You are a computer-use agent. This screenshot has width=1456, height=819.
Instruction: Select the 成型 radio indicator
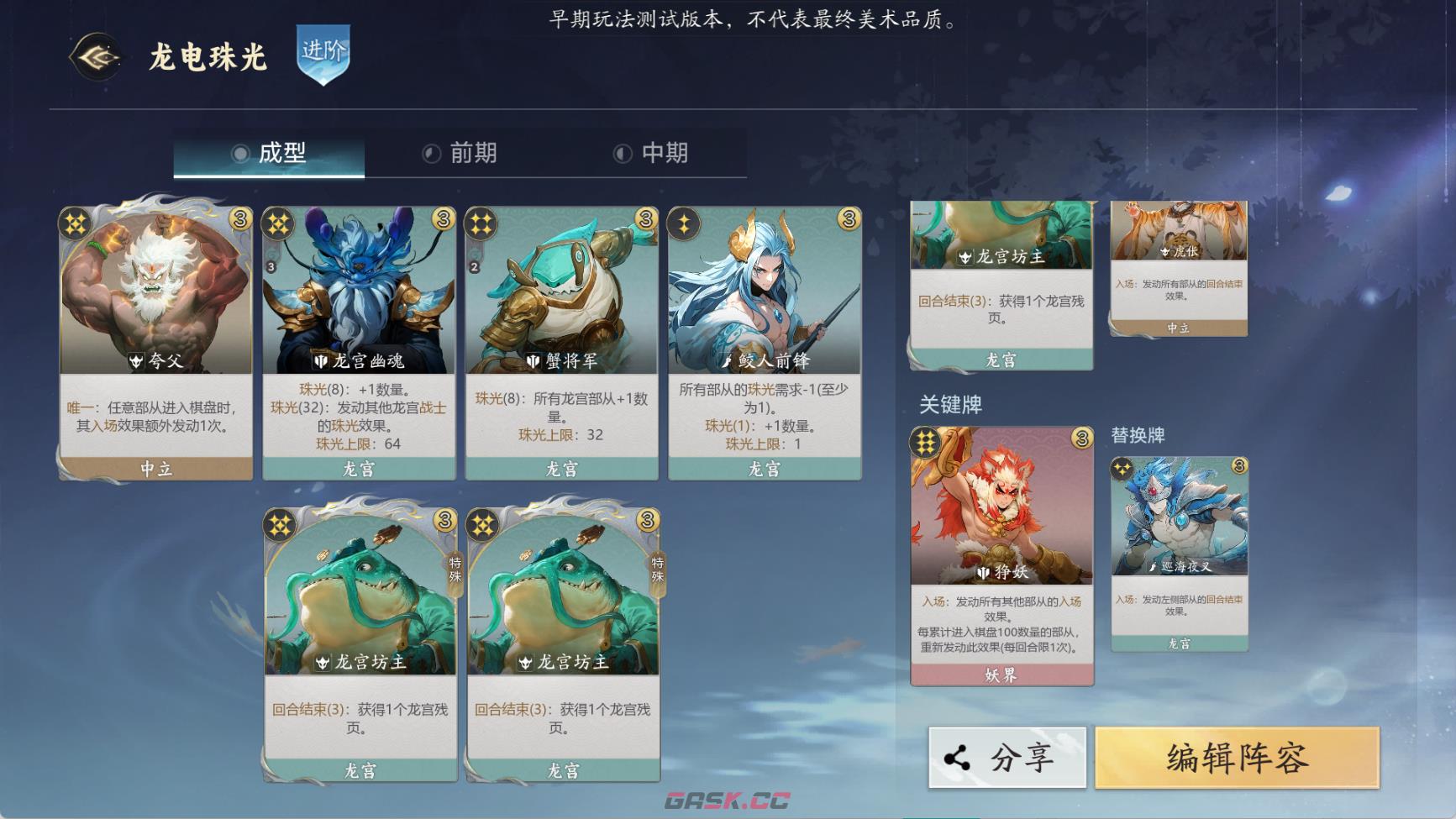(241, 153)
